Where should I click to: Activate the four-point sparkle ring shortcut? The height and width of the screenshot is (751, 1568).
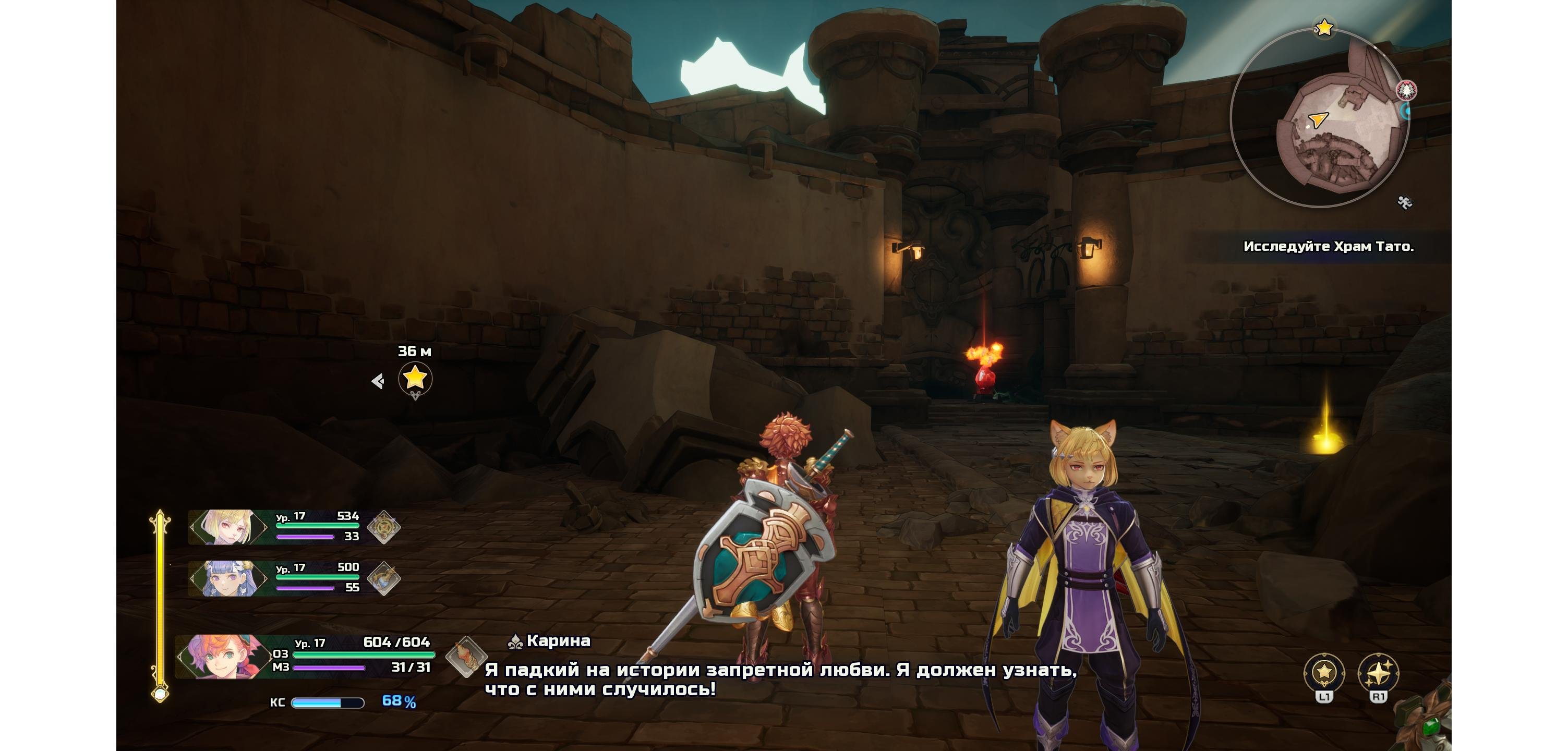point(1378,672)
